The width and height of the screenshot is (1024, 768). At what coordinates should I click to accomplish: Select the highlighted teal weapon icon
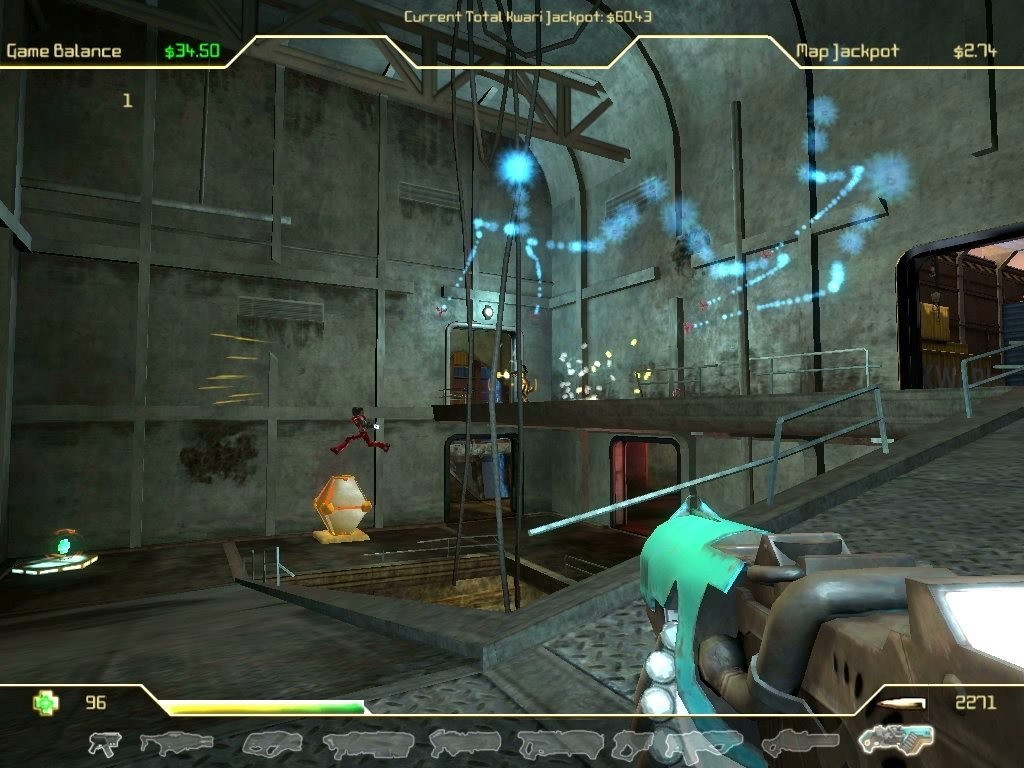pos(896,738)
